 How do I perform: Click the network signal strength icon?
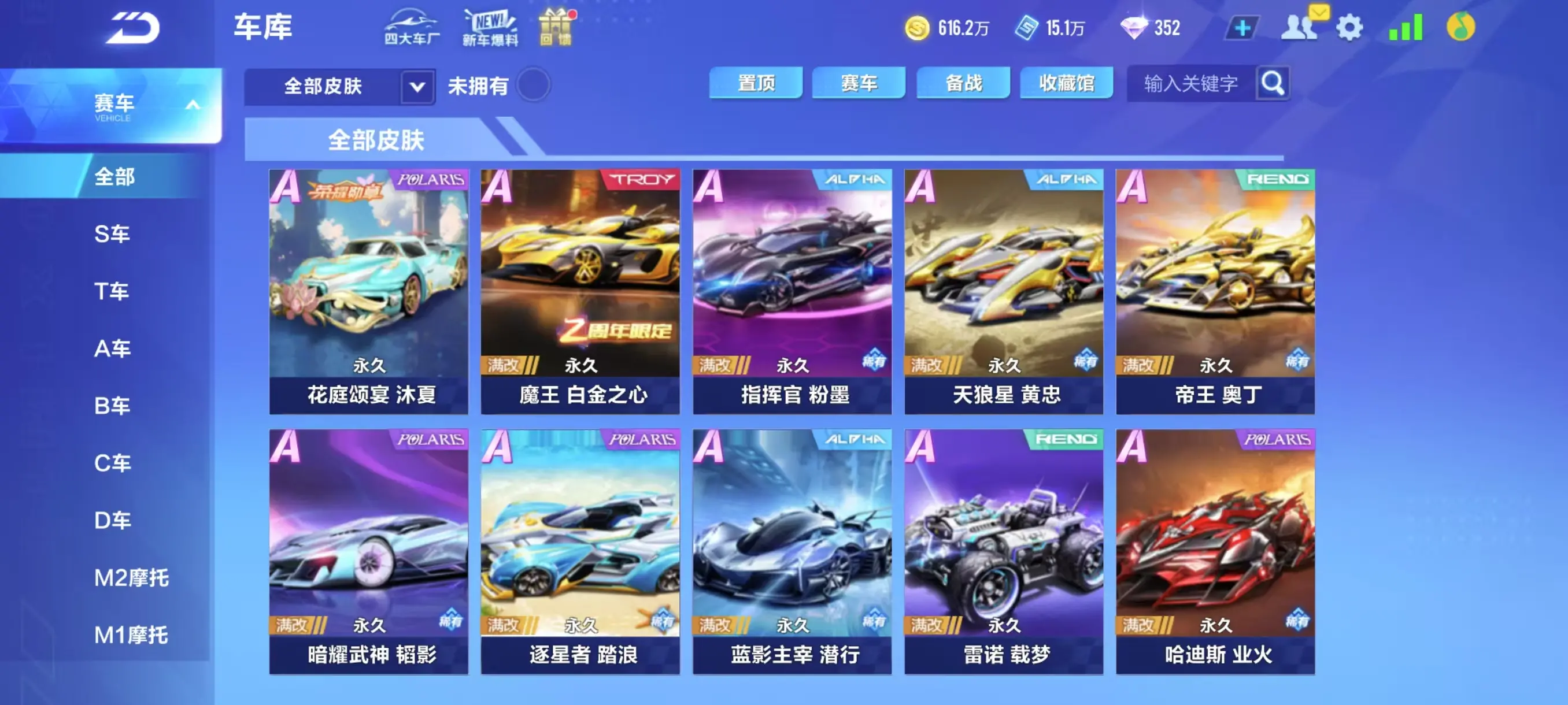1406,27
